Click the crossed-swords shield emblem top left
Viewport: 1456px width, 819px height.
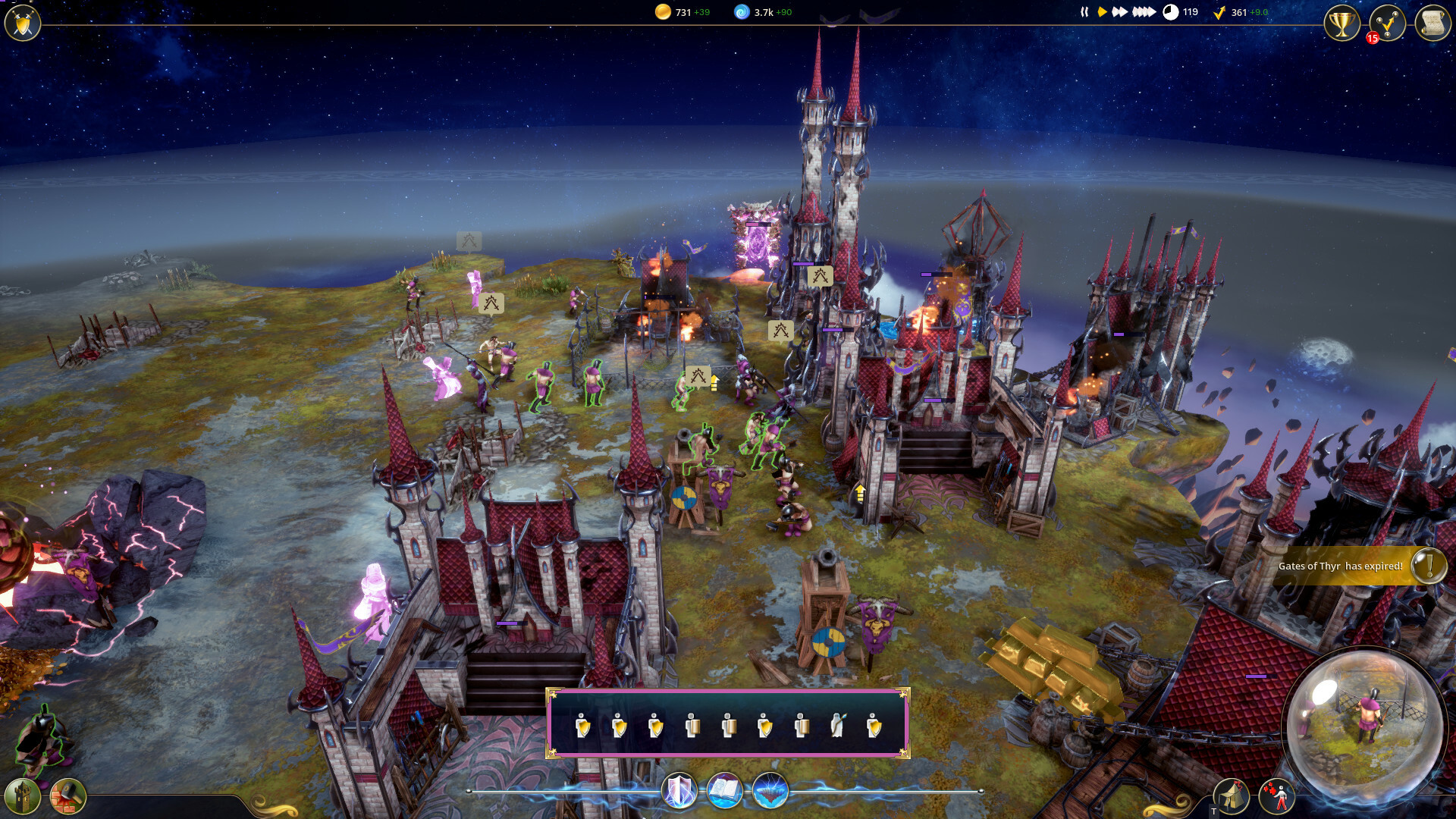tap(22, 23)
